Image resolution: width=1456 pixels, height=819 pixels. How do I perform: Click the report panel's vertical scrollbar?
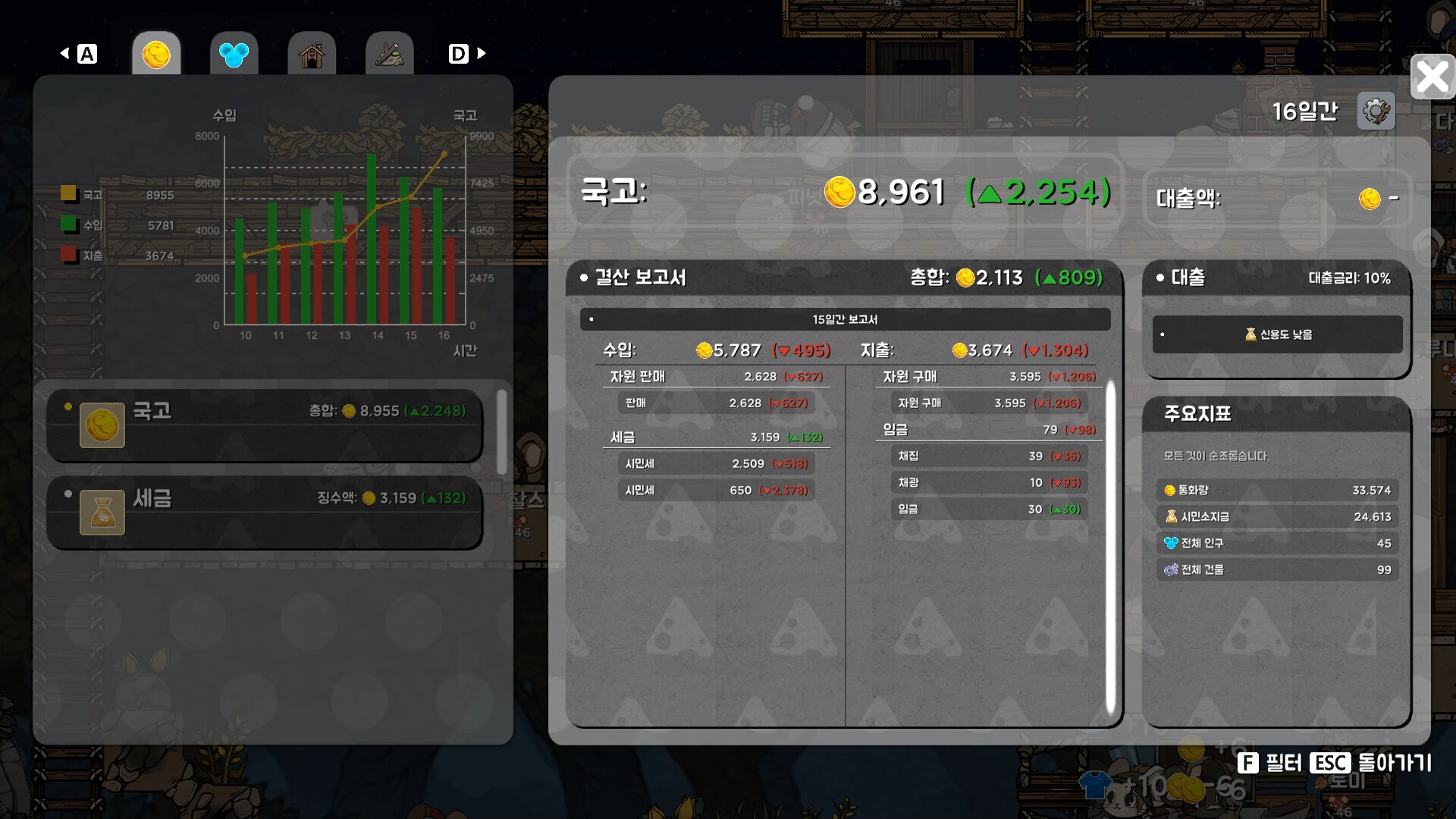[1110, 546]
